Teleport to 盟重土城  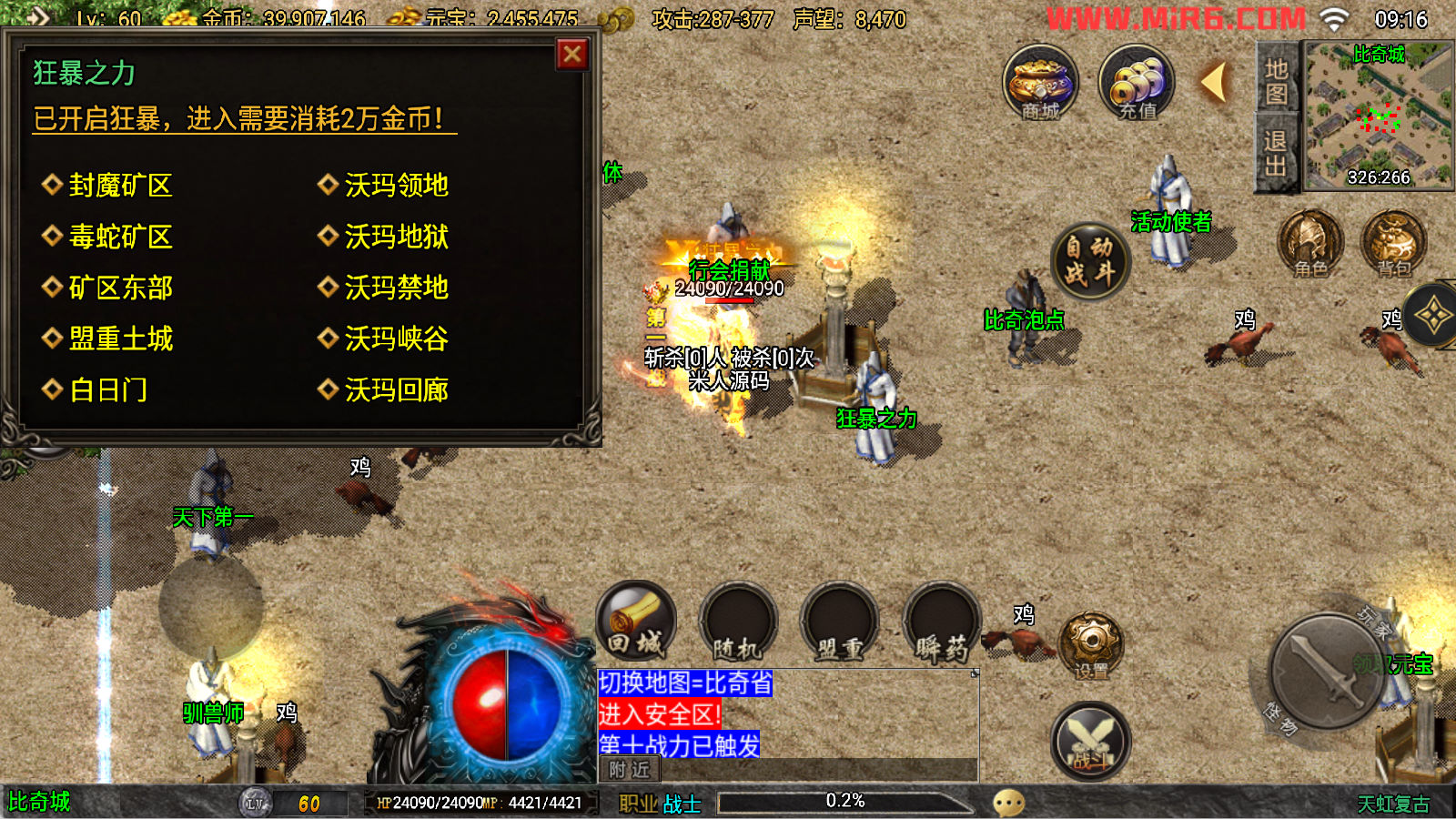120,339
